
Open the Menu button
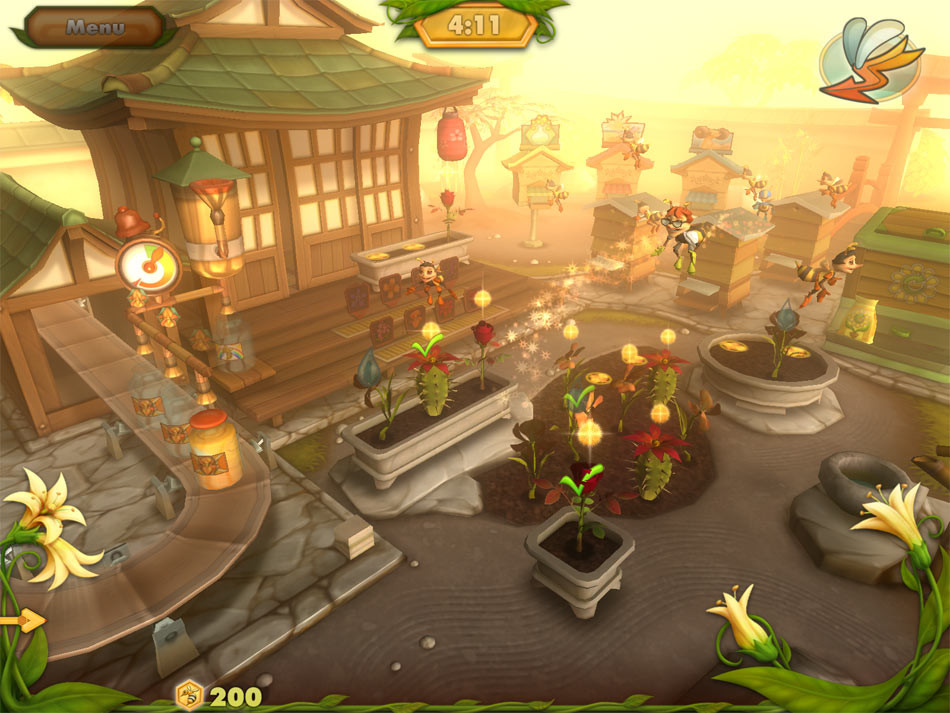point(95,27)
